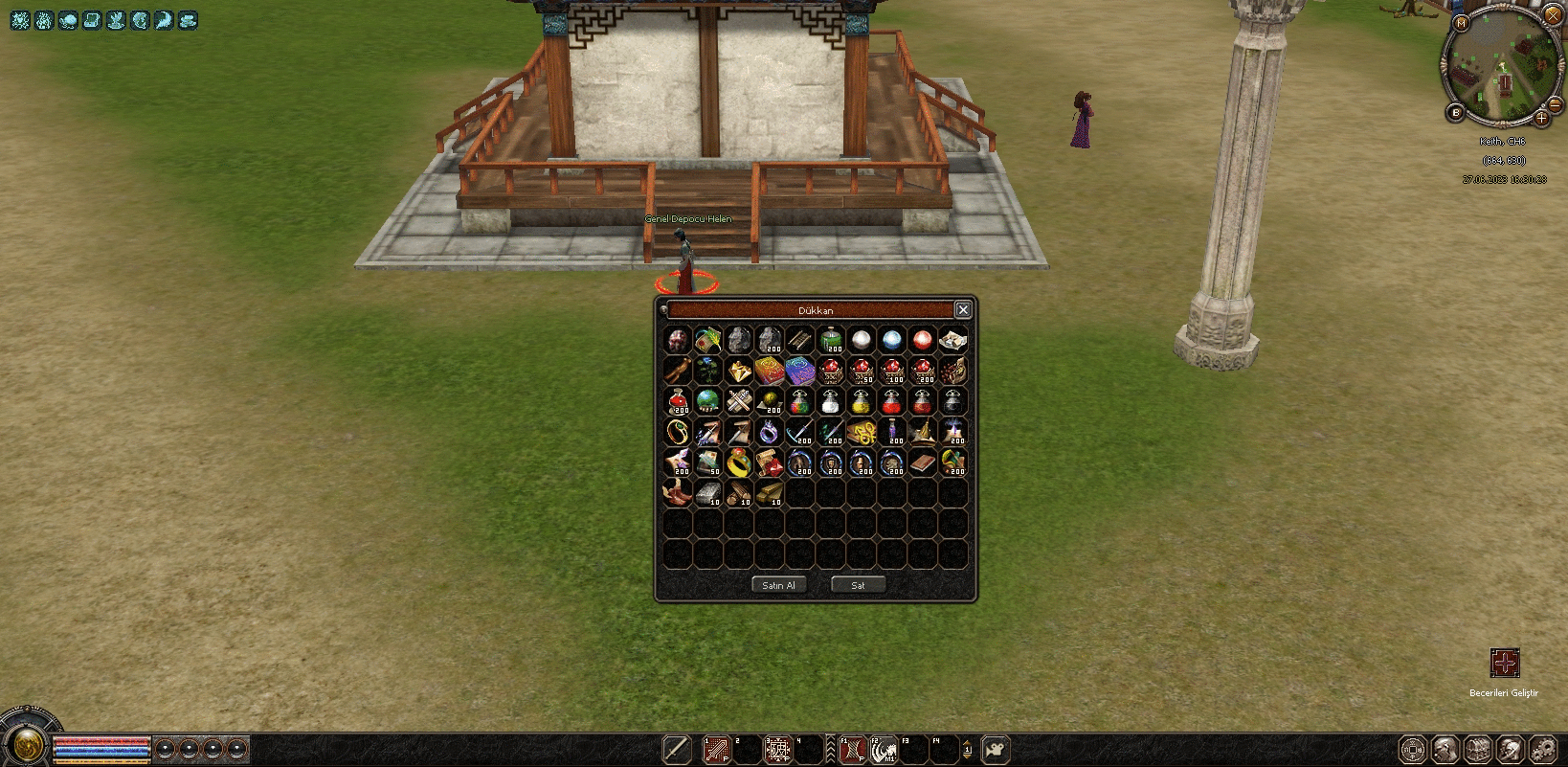
Task: Activate the sword skill in hotbar slot 1
Action: tap(716, 749)
